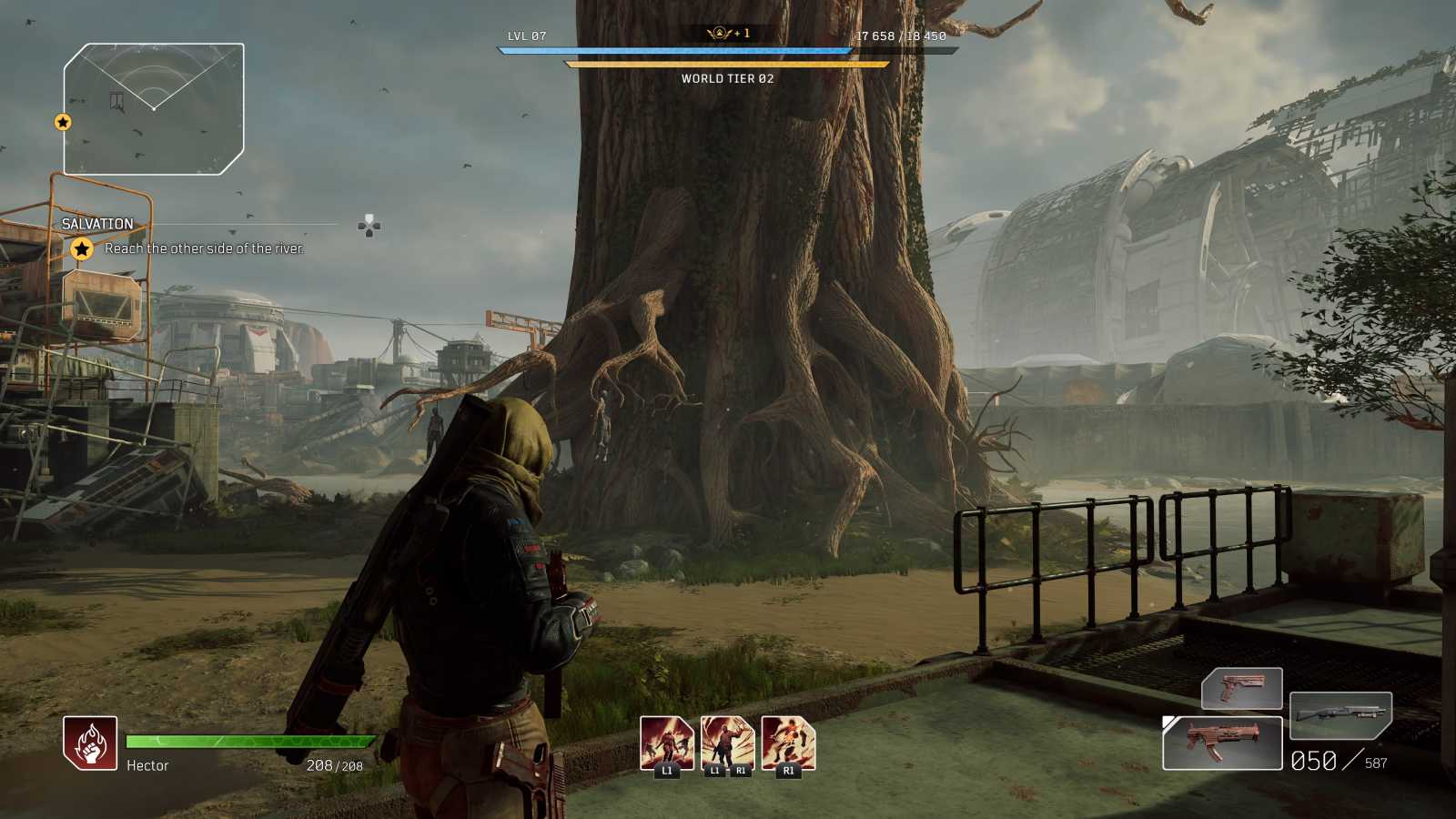The height and width of the screenshot is (819, 1456).
Task: Trigger the right skill with exploding figure
Action: (x=788, y=743)
